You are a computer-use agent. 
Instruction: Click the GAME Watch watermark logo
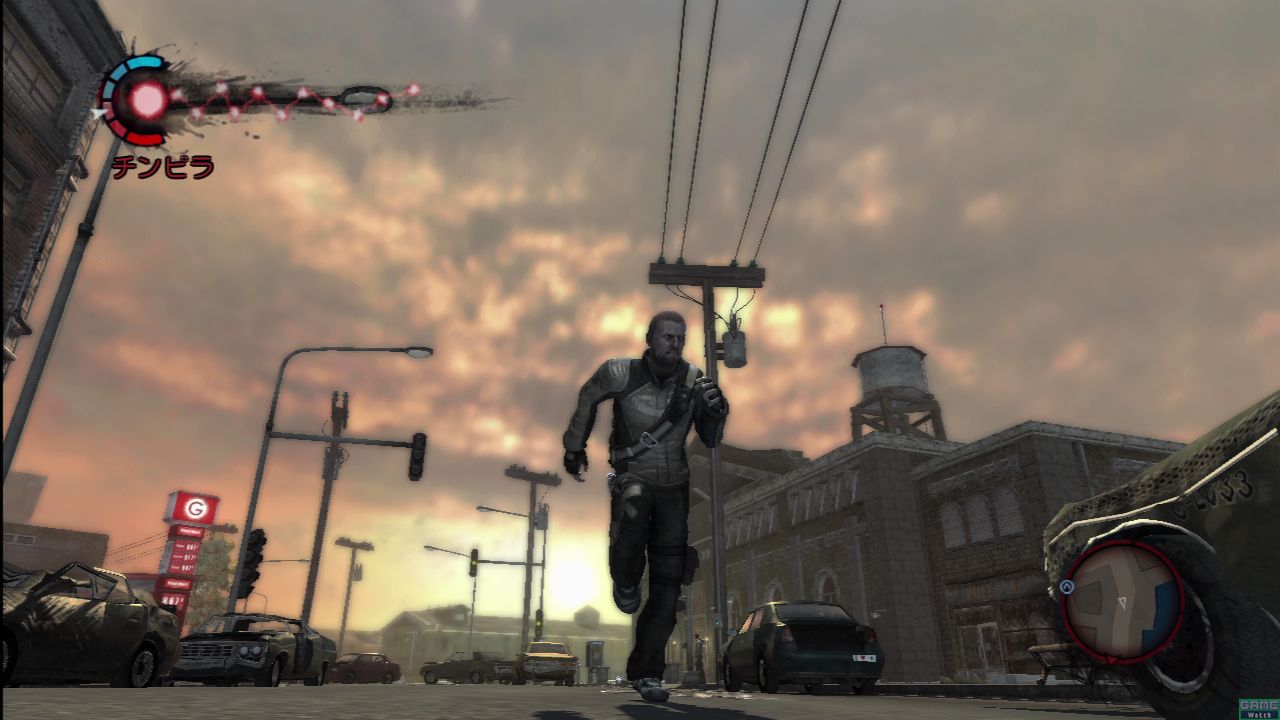point(1258,708)
